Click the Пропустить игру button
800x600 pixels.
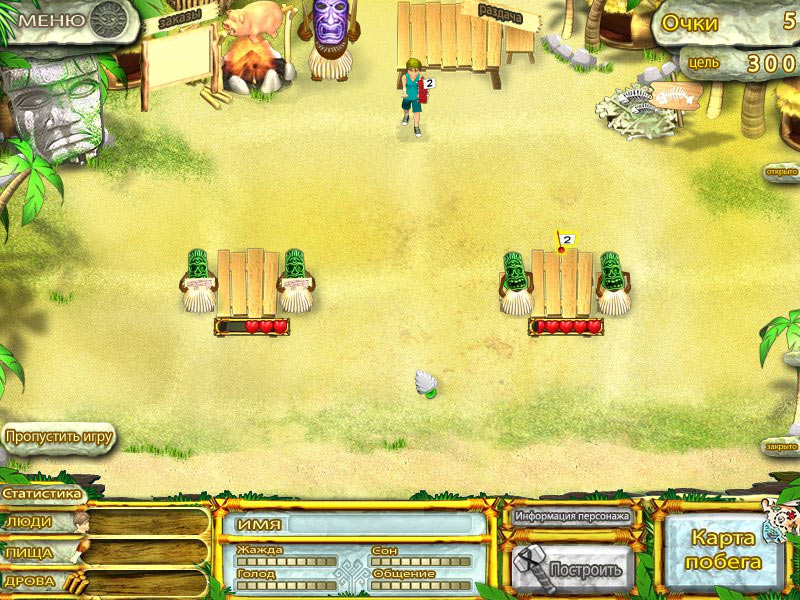point(58,437)
